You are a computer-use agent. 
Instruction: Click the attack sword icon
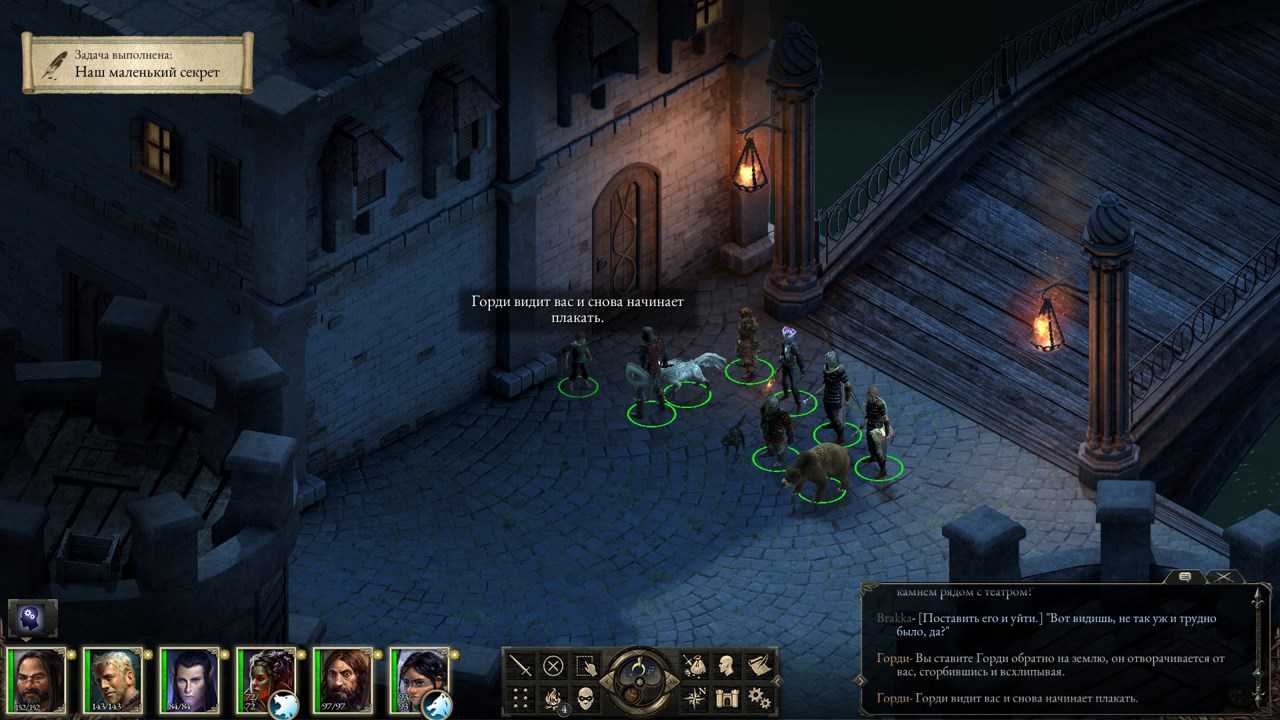point(521,665)
